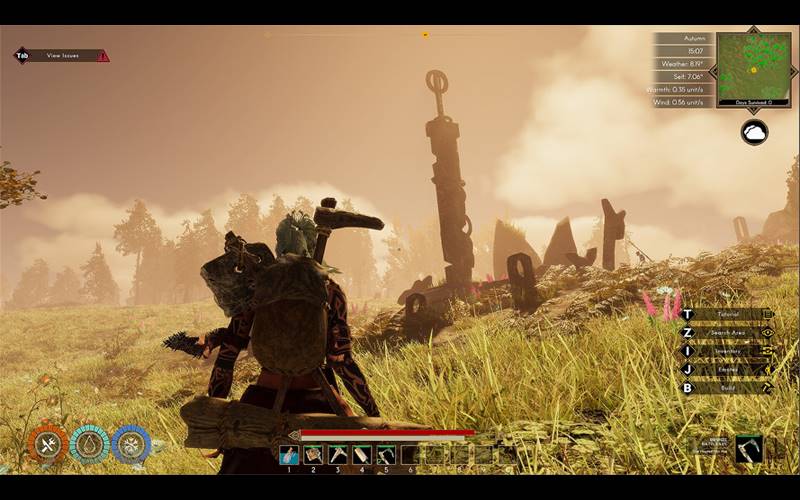Click the water droplet thirst icon
Image resolution: width=800 pixels, height=500 pixels.
point(89,445)
